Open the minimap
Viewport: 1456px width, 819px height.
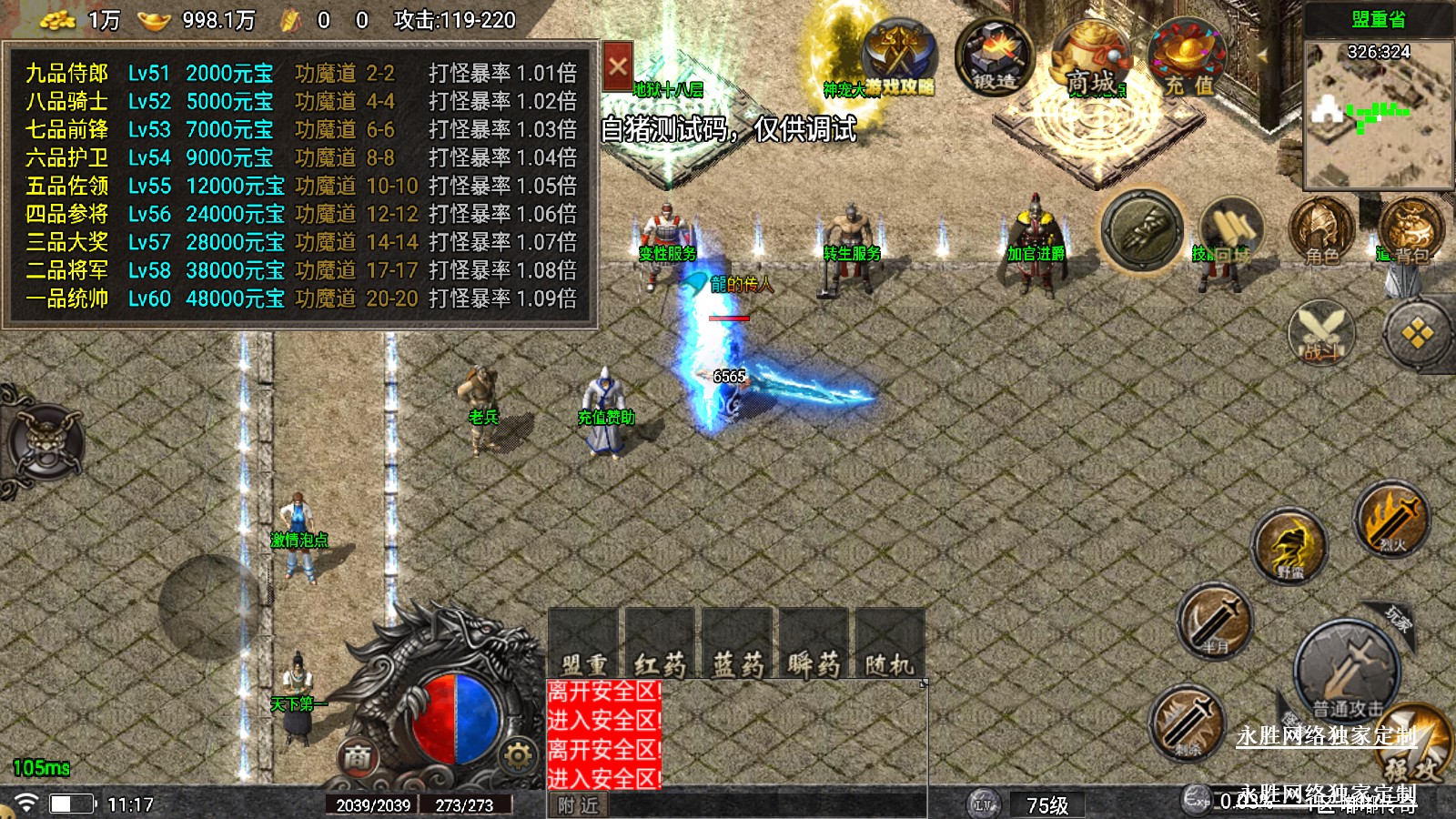click(x=1378, y=113)
